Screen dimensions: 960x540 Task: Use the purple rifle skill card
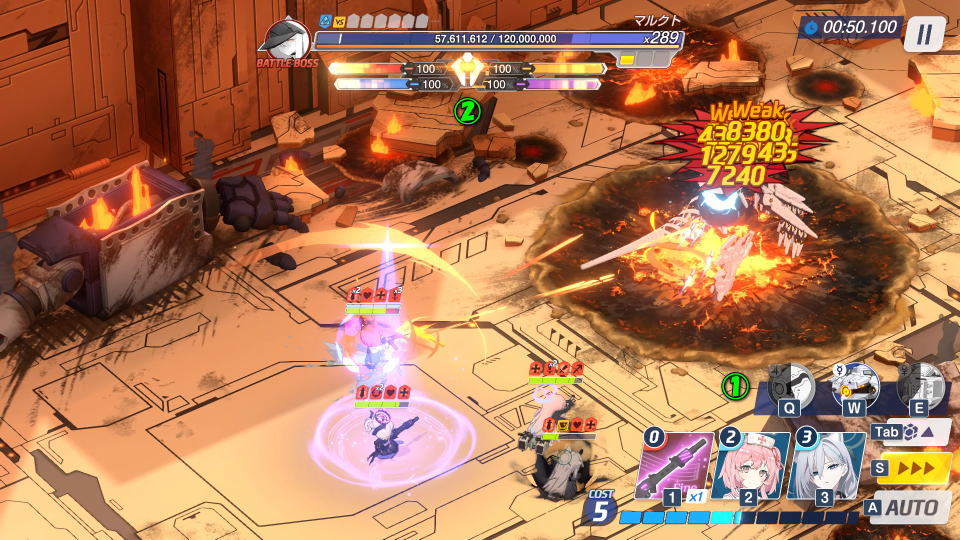(676, 466)
